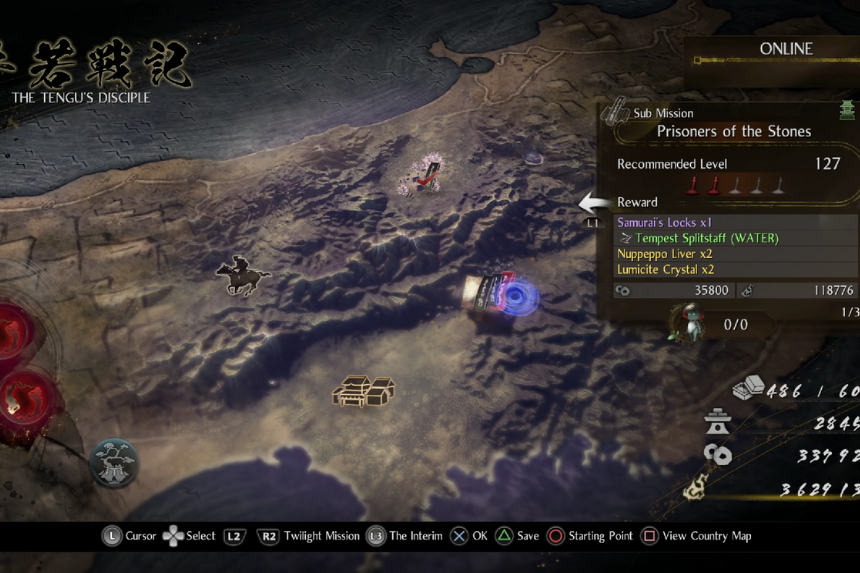
Task: Open the golden buildings location marker
Action: click(x=363, y=390)
